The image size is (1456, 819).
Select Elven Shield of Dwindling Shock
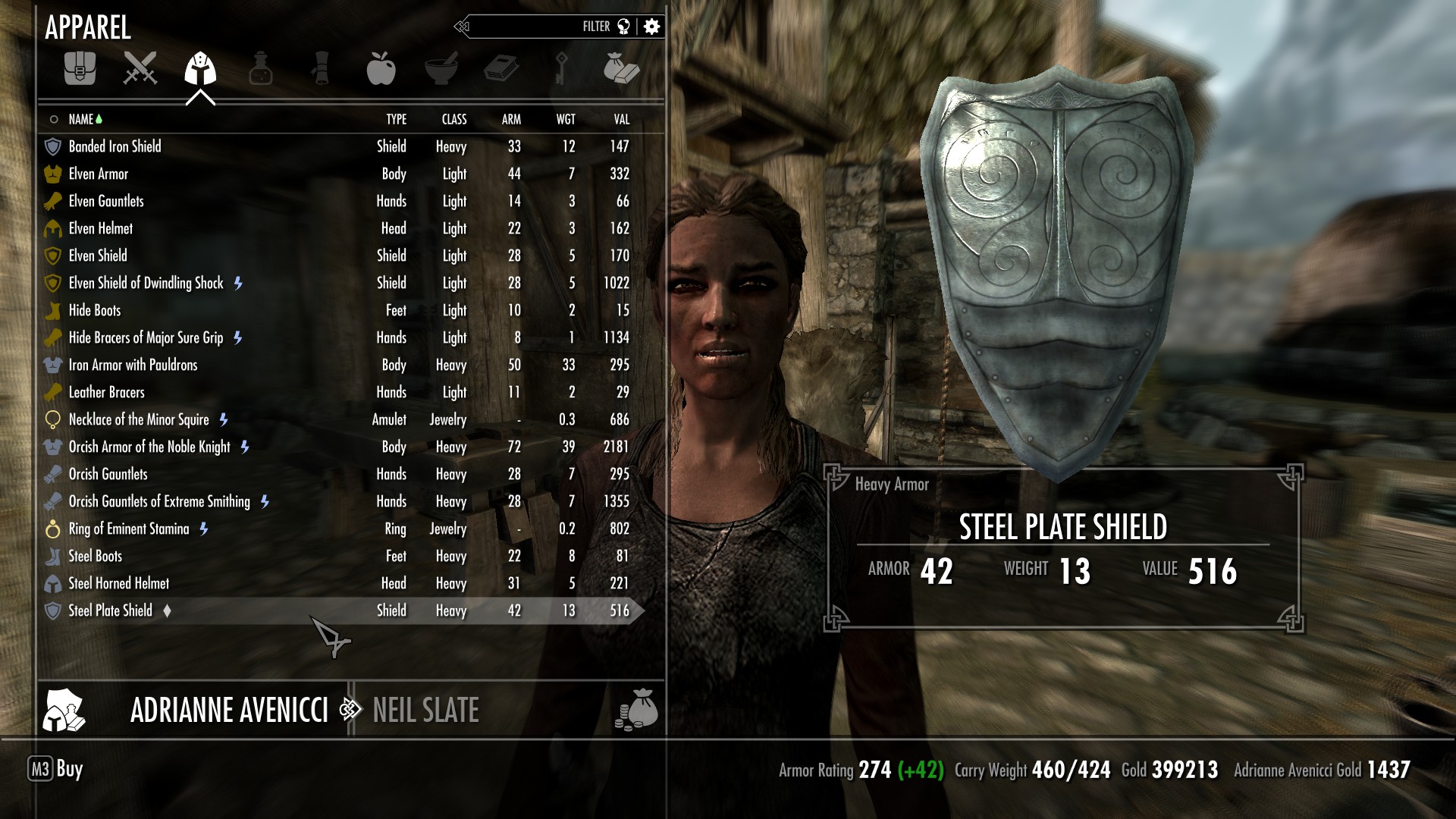pos(146,283)
